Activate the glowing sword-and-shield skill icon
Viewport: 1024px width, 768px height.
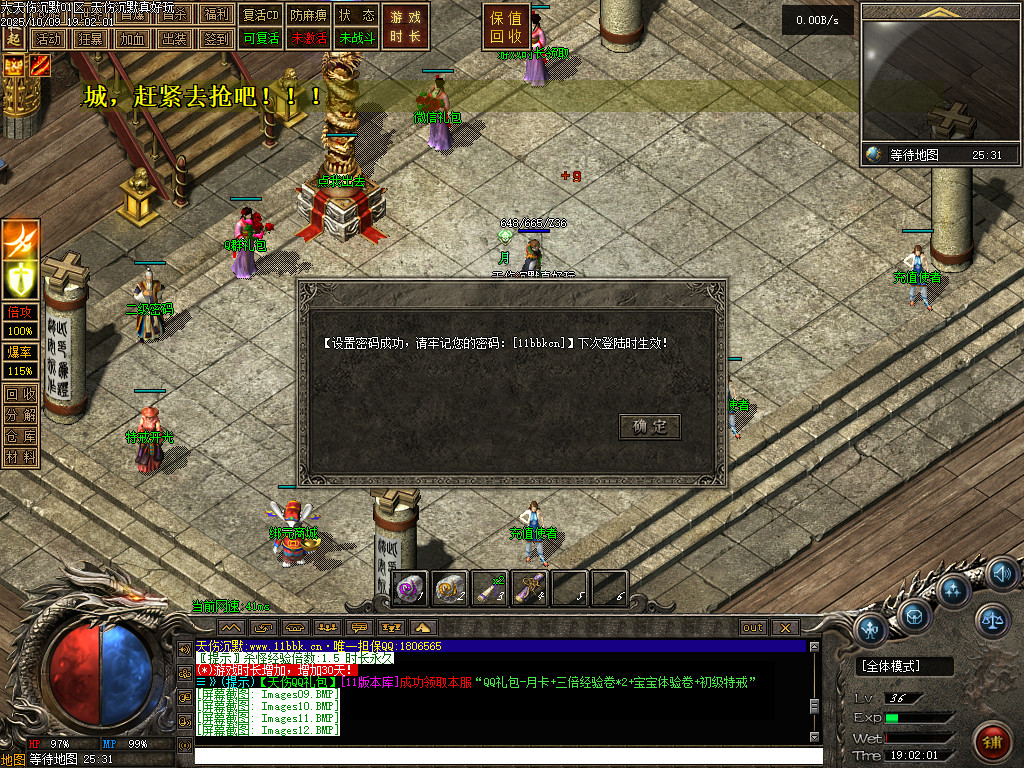pos(21,276)
